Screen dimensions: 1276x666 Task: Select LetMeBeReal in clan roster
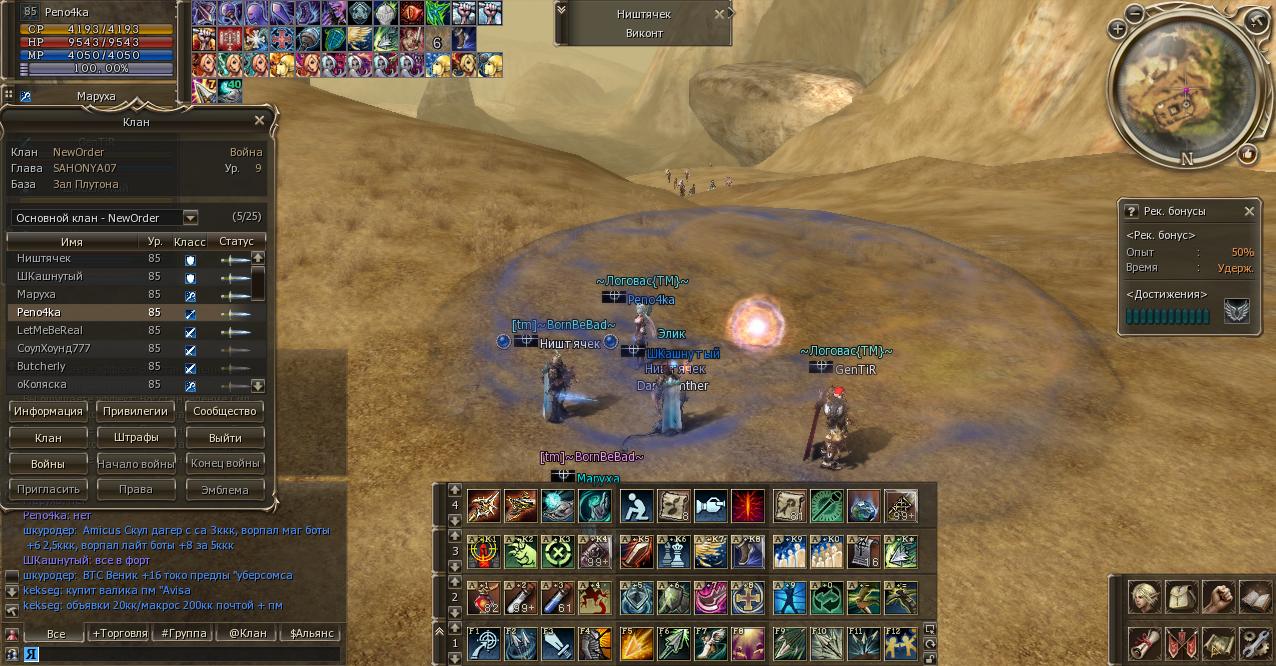coord(50,330)
